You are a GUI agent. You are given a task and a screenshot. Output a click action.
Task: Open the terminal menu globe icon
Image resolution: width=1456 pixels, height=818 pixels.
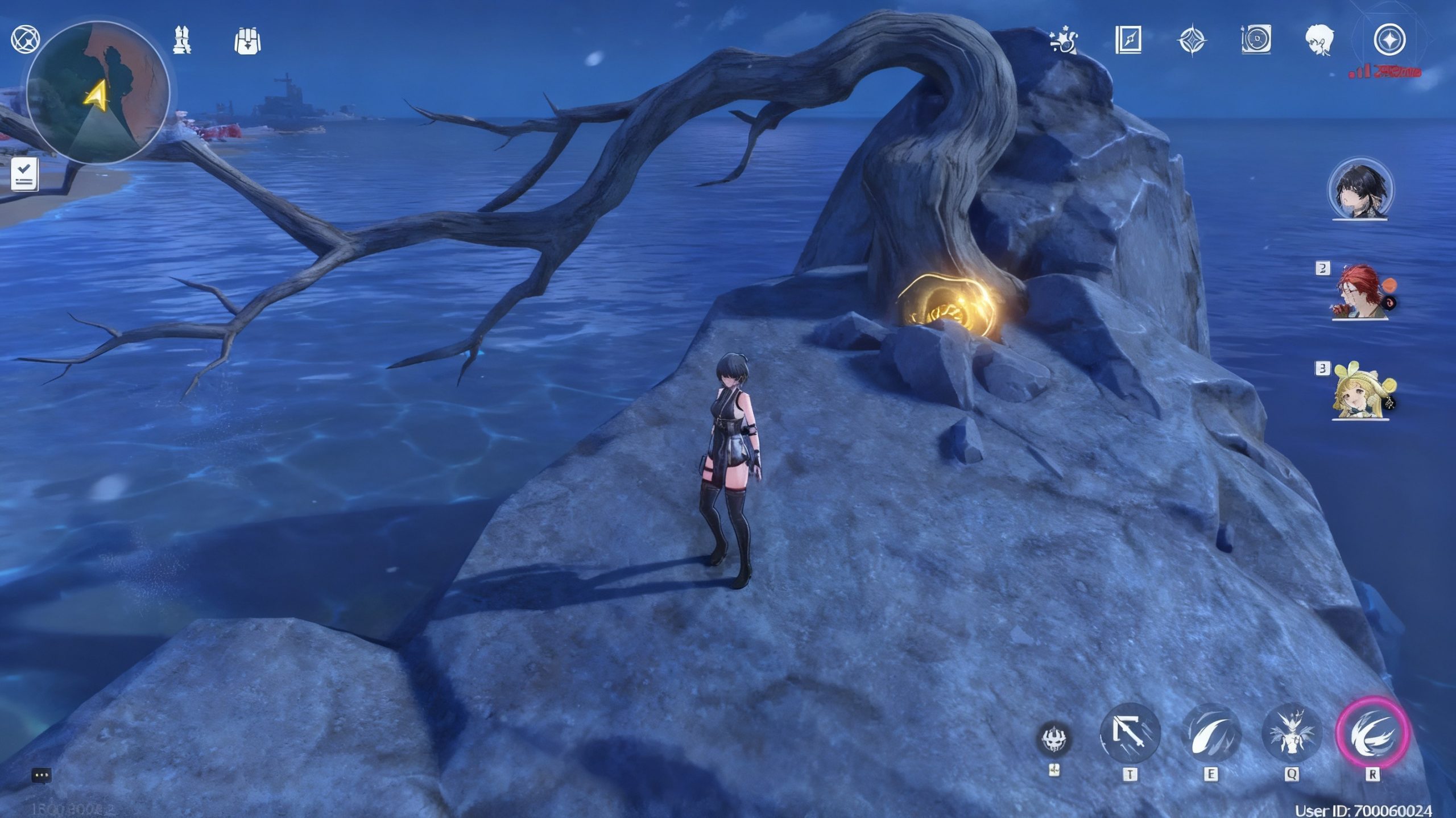click(26, 40)
